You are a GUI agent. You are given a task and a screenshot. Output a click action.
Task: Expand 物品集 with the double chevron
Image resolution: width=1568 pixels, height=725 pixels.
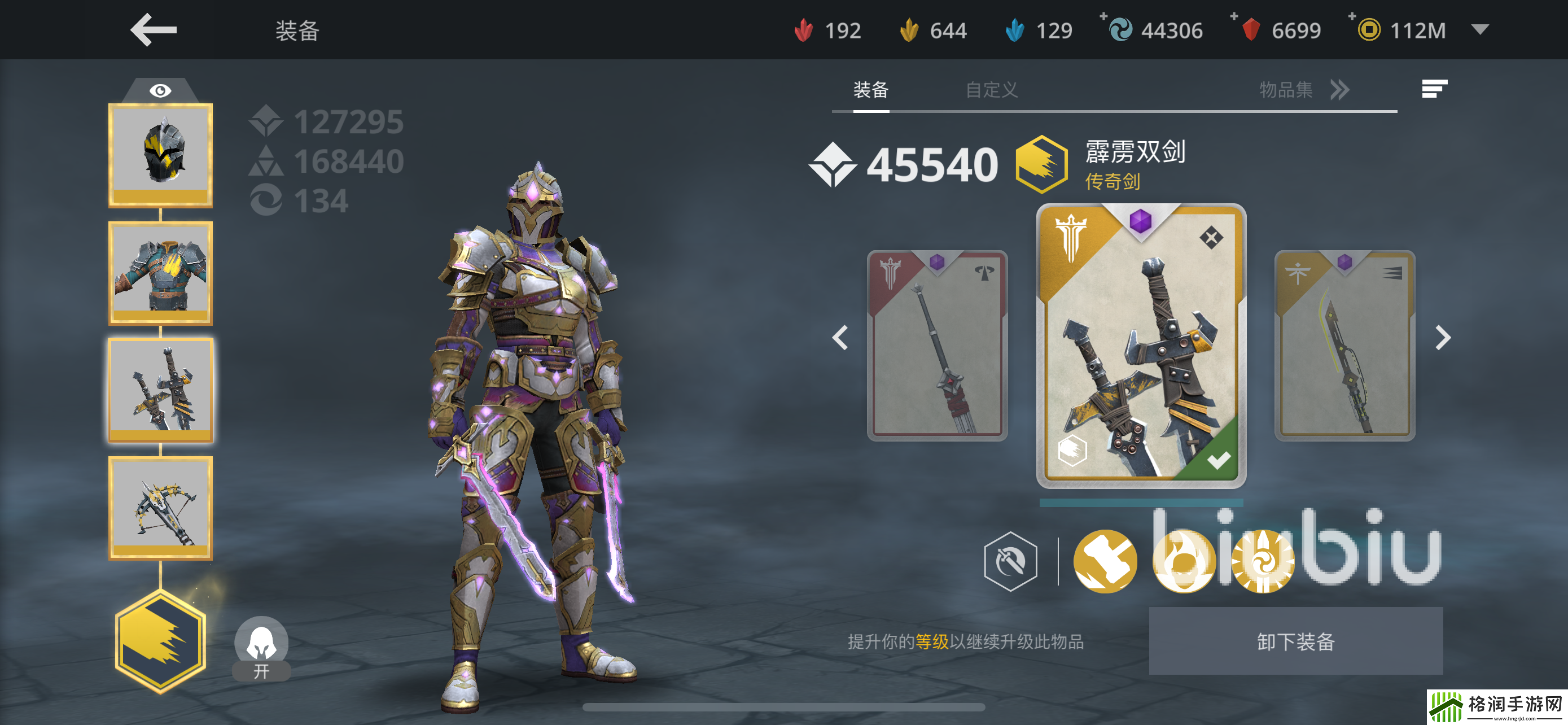(x=1339, y=90)
